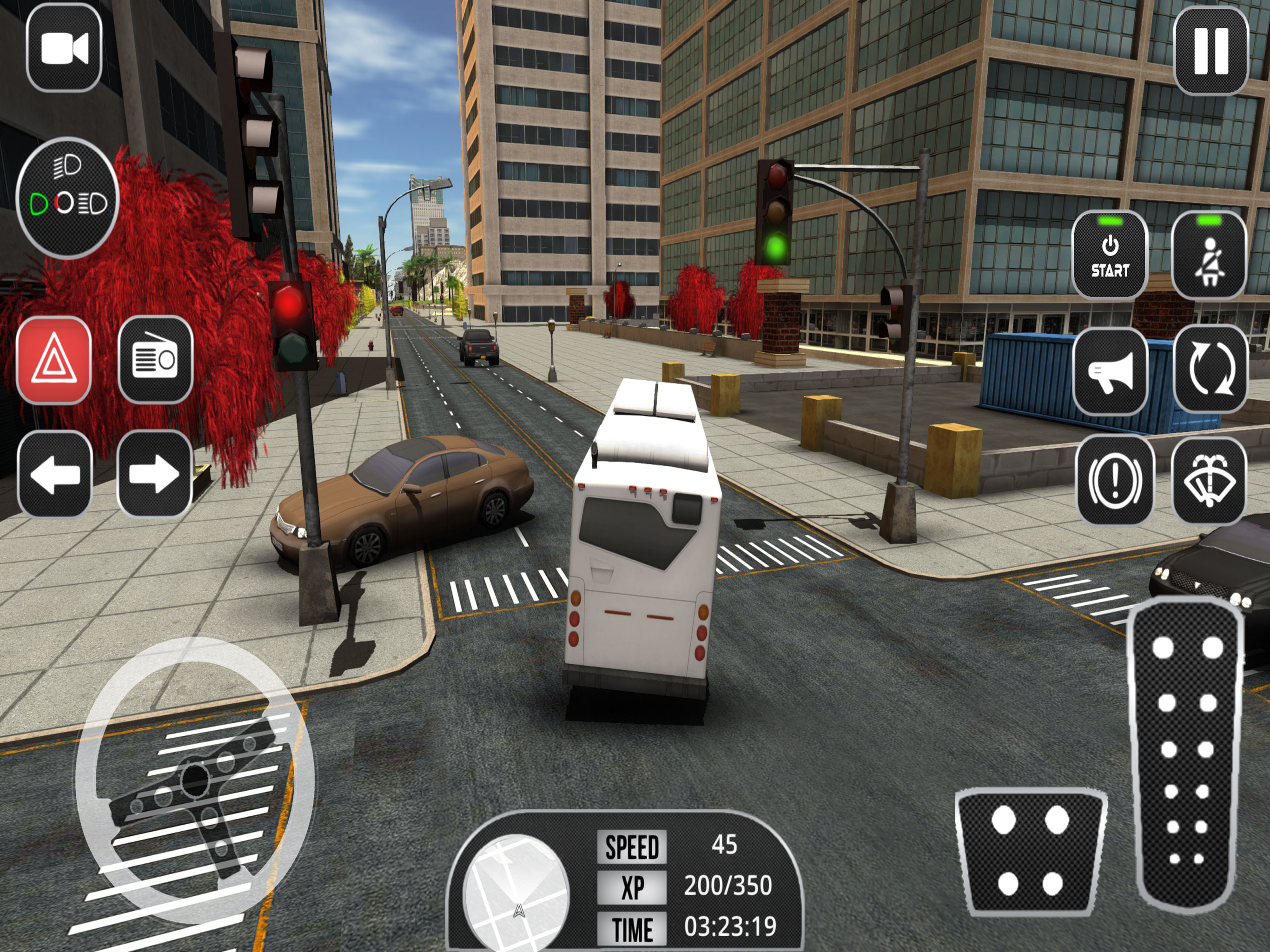Screen dimensions: 1270x952
Task: Open the radio
Action: tap(155, 360)
